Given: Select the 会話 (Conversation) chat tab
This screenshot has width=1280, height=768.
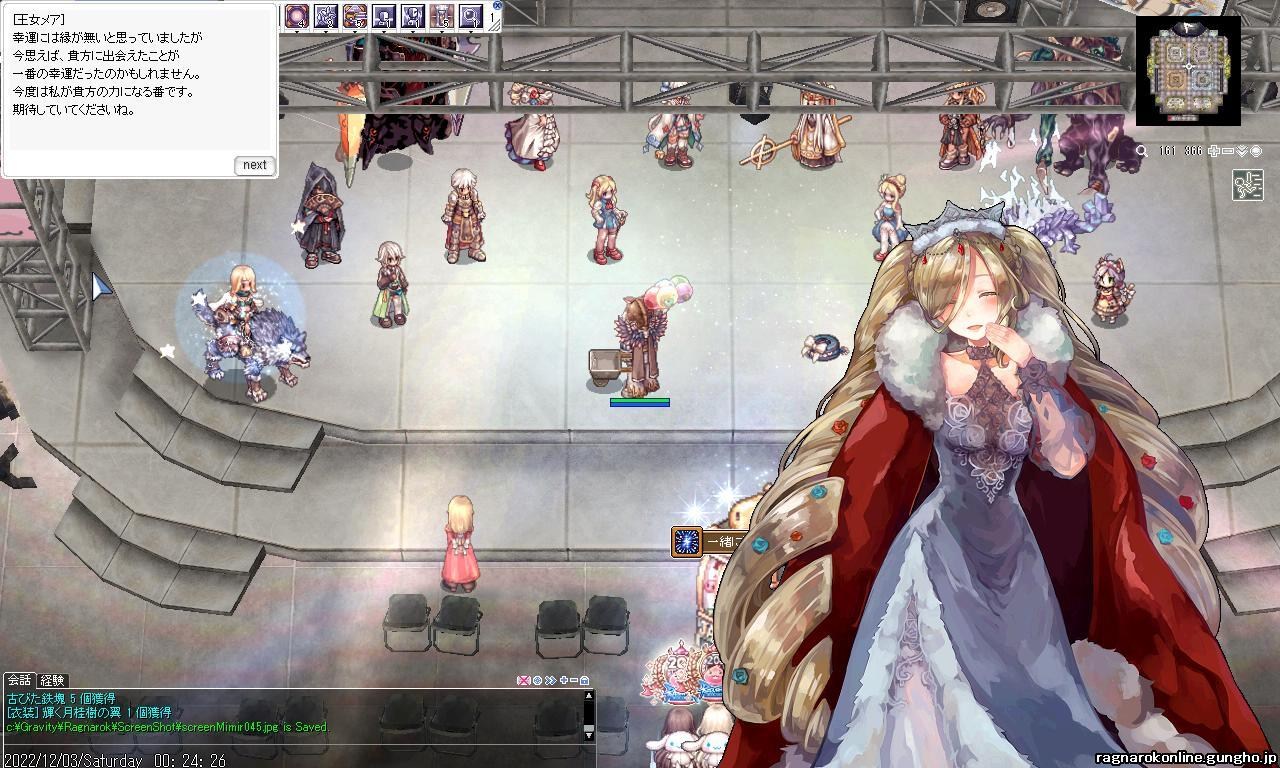Looking at the screenshot, I should [x=18, y=680].
